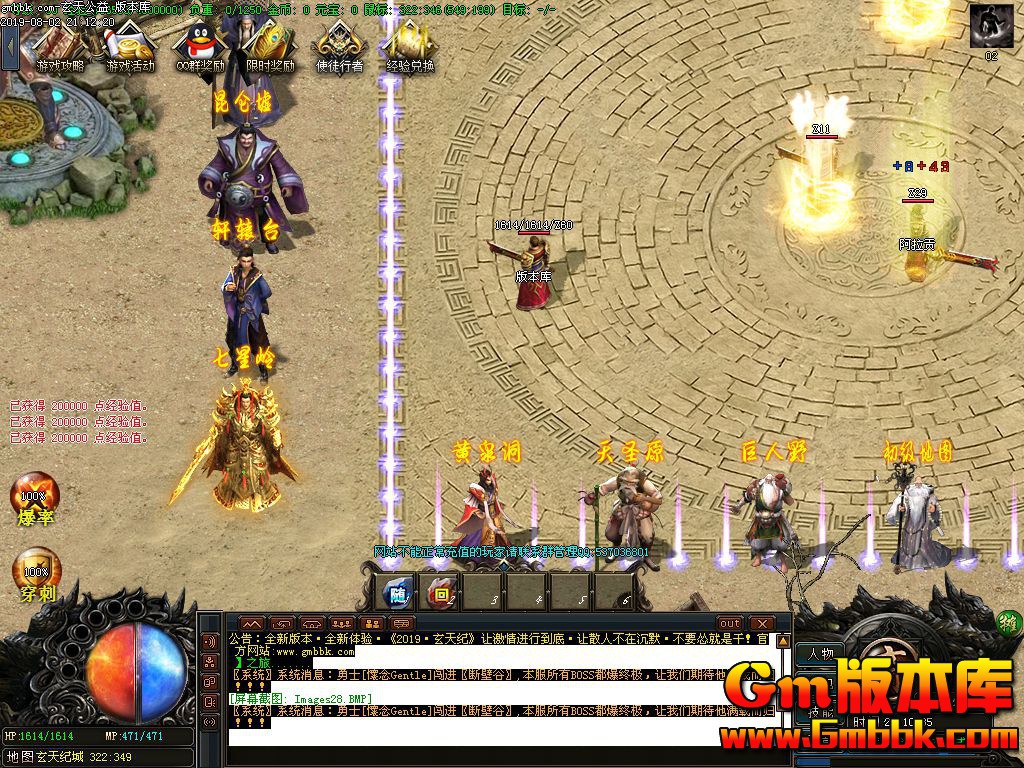Screen dimensions: 1024x768
Task: Open the 人物 character panel
Action: pyautogui.click(x=821, y=653)
